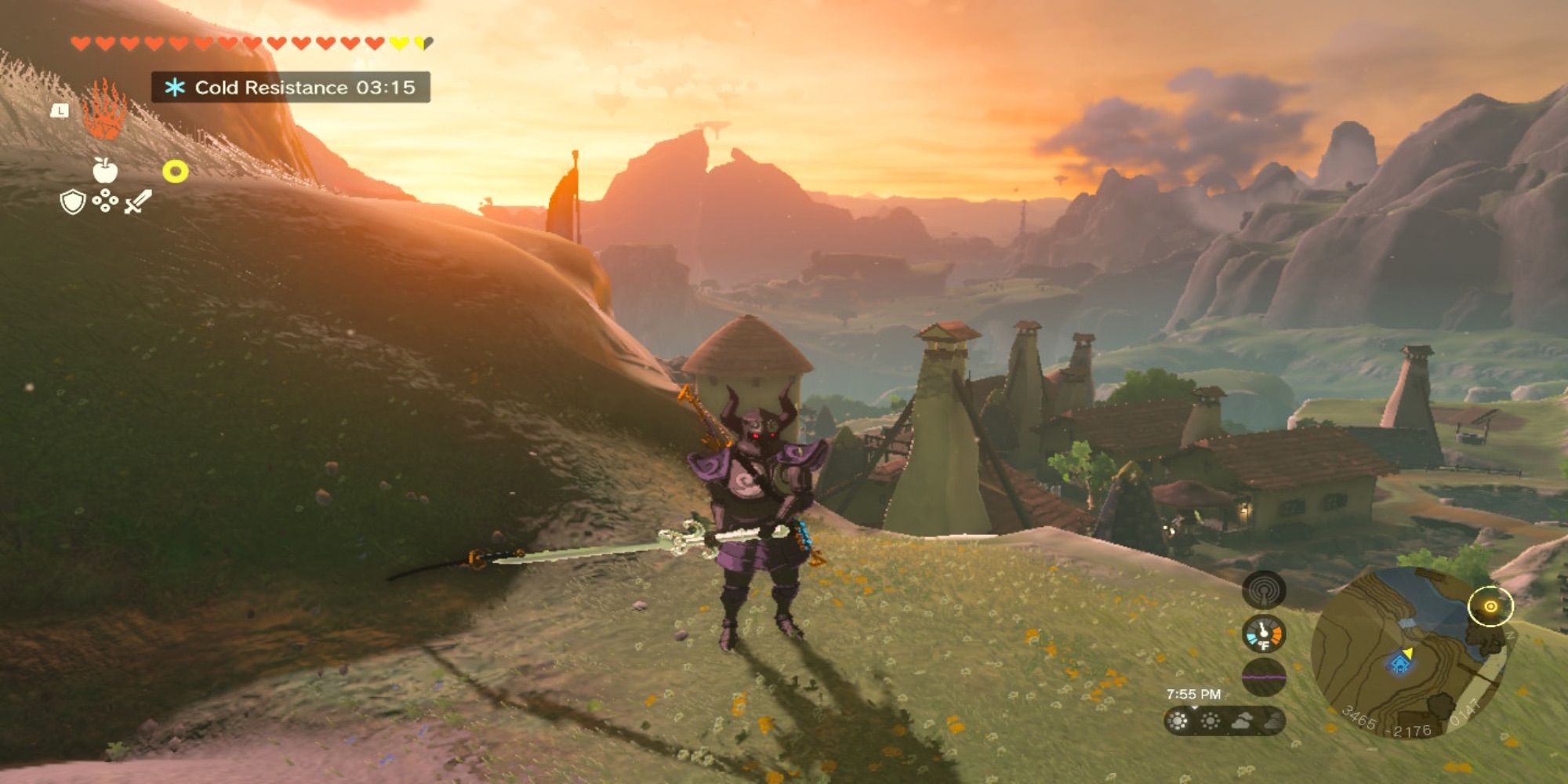
Task: Click the glowing yellow objective marker on minimap edge
Action: (1490, 606)
